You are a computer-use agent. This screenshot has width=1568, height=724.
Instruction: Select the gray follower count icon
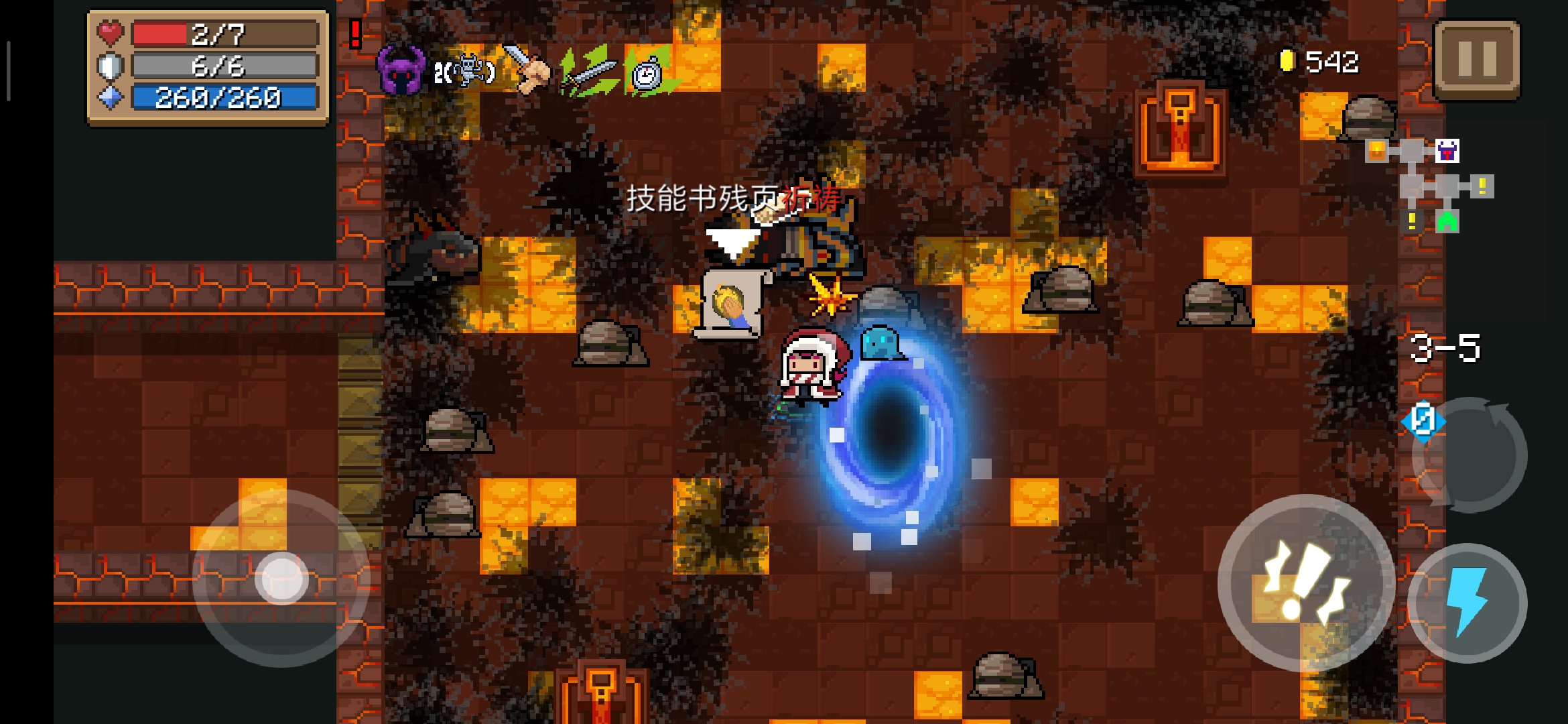coord(465,71)
